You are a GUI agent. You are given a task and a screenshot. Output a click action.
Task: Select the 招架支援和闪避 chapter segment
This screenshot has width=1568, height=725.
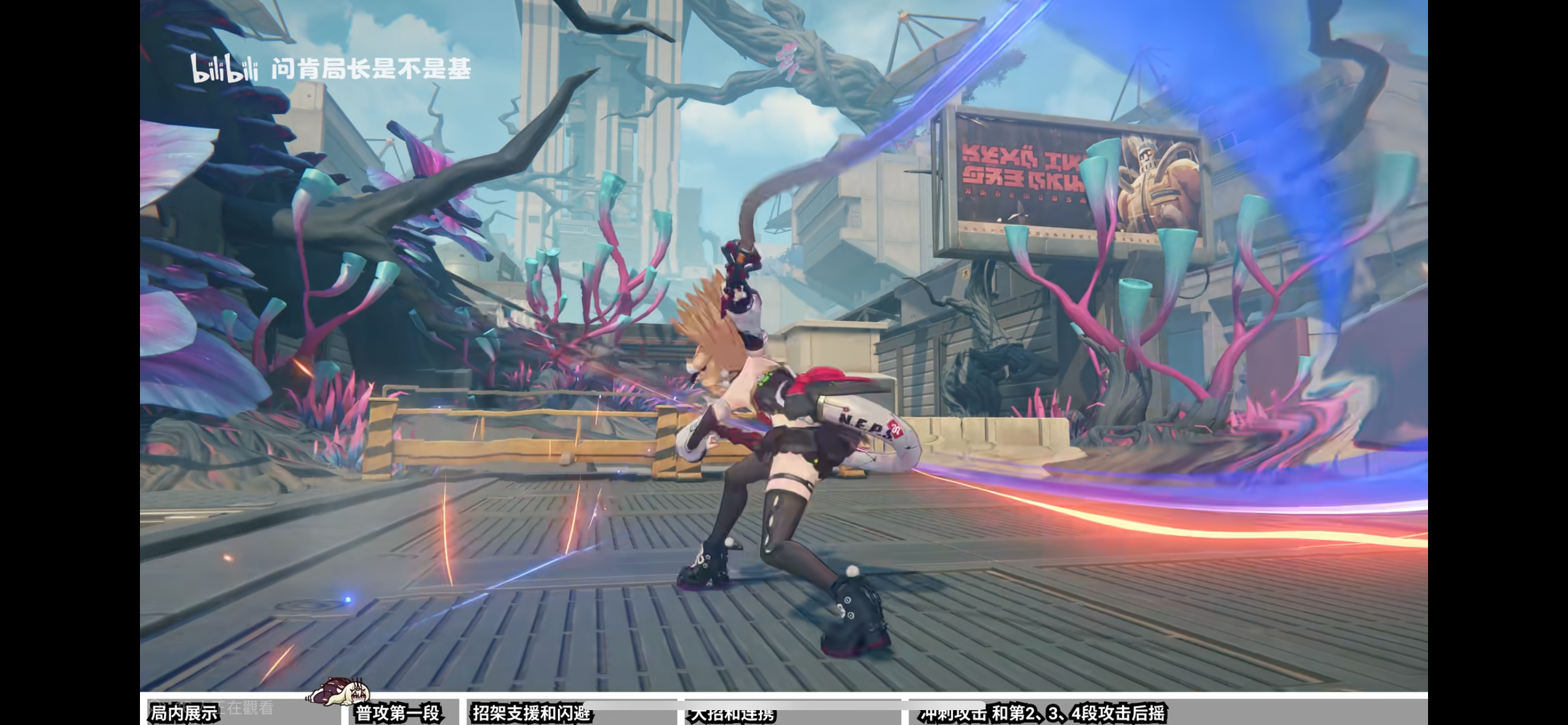tap(531, 713)
